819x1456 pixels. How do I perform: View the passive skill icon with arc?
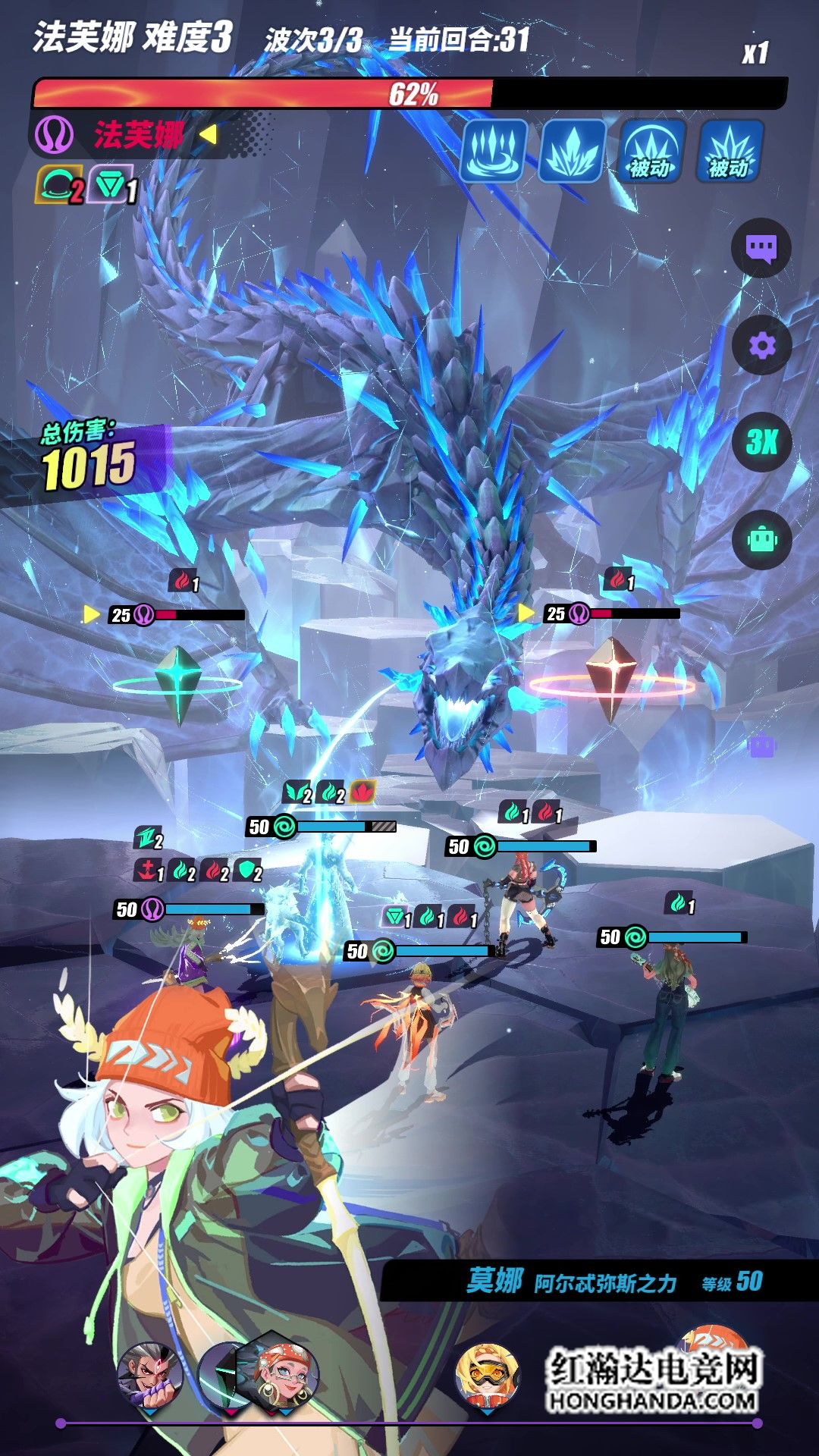click(651, 150)
